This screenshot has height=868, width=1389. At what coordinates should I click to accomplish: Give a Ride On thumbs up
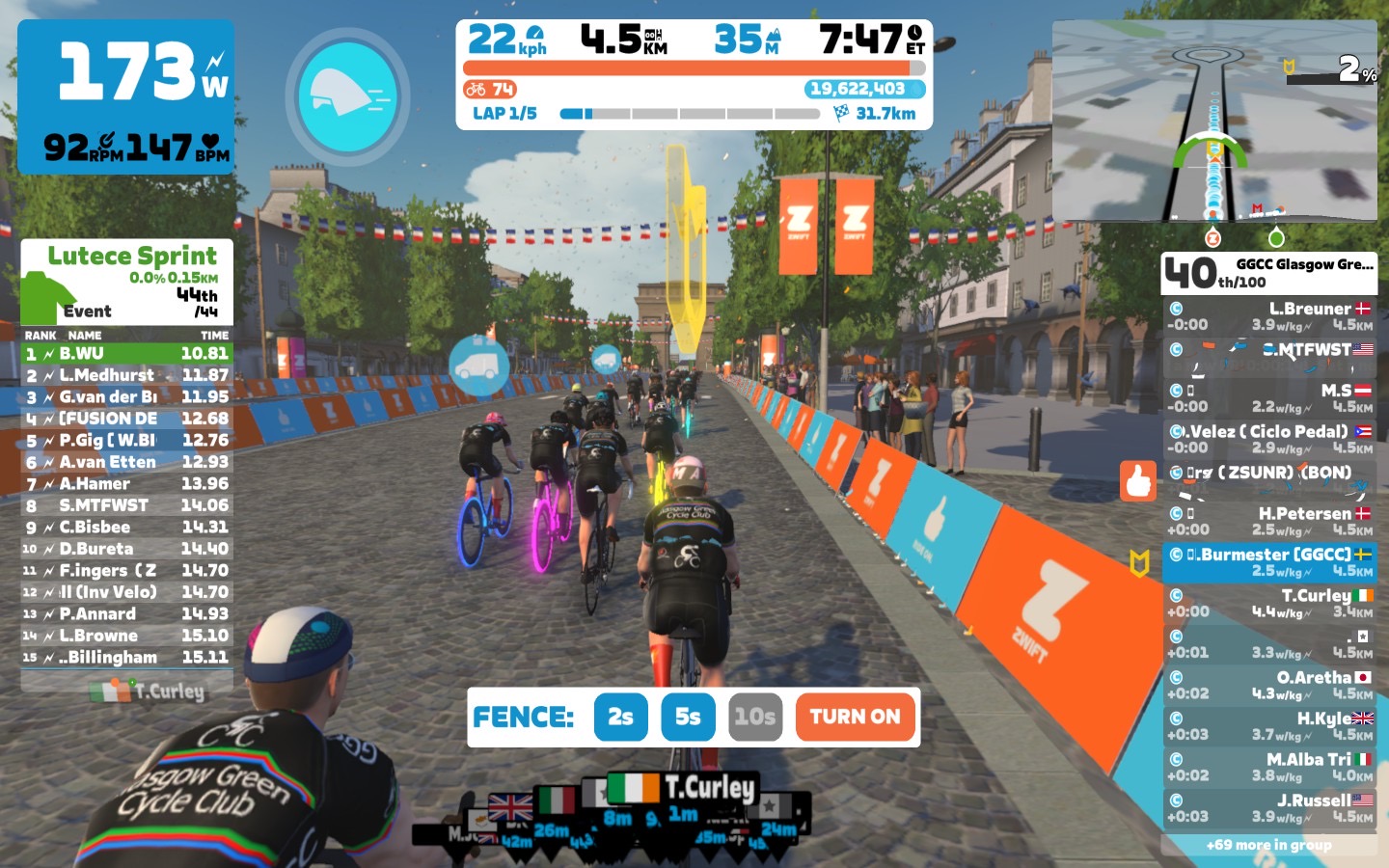1138,480
